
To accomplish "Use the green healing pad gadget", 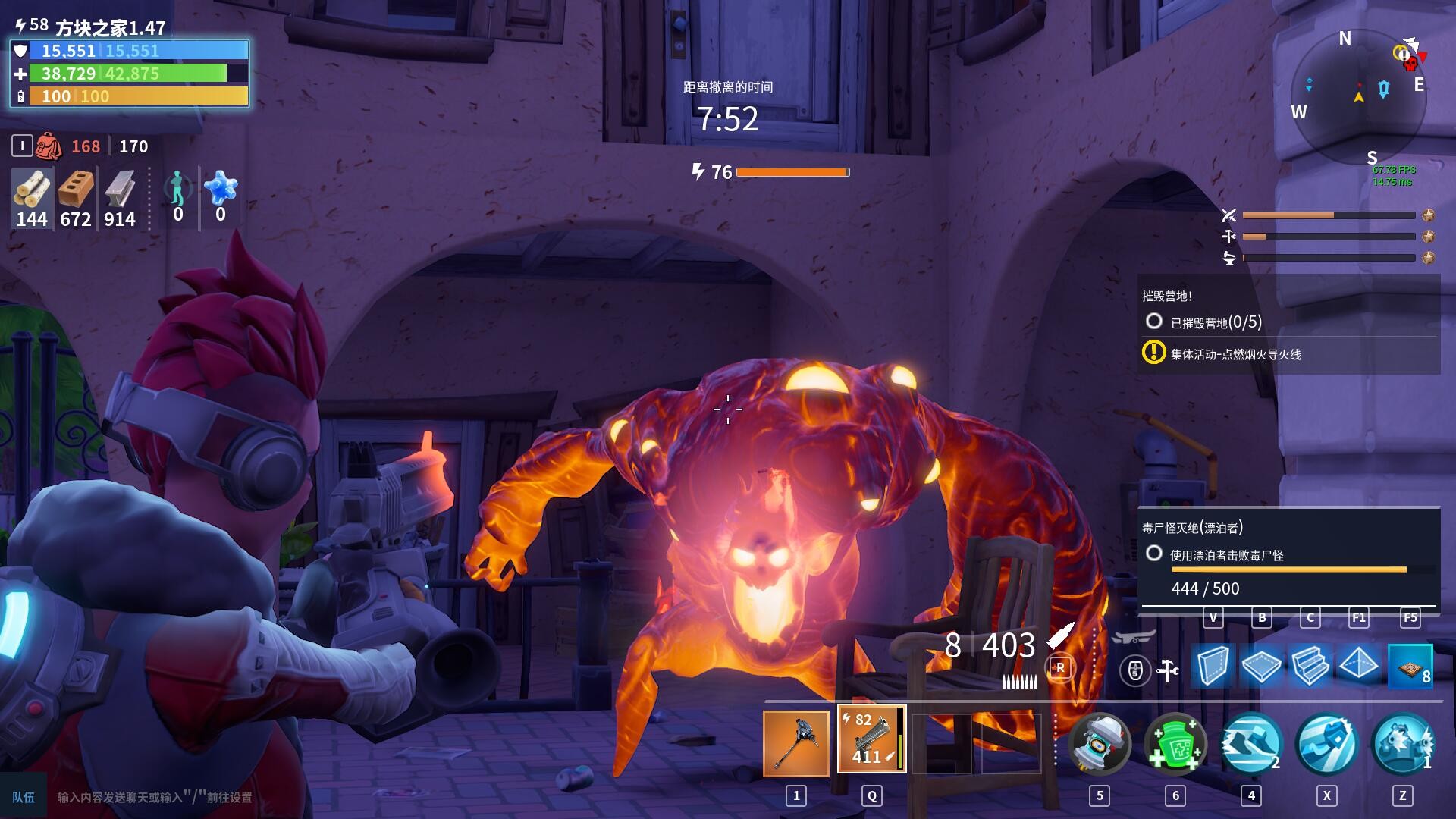I will (1175, 743).
